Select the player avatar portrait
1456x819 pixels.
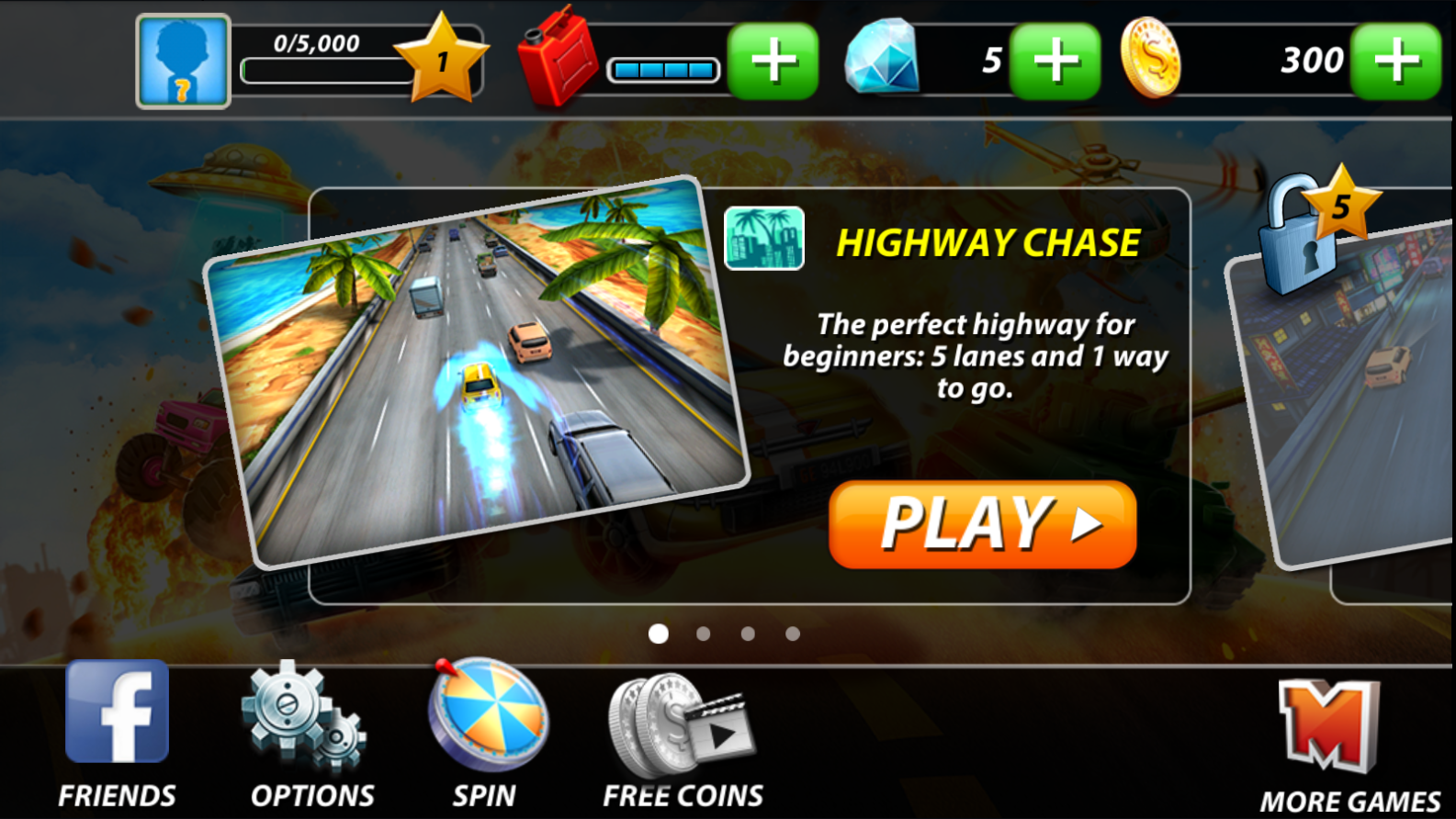pos(182,60)
